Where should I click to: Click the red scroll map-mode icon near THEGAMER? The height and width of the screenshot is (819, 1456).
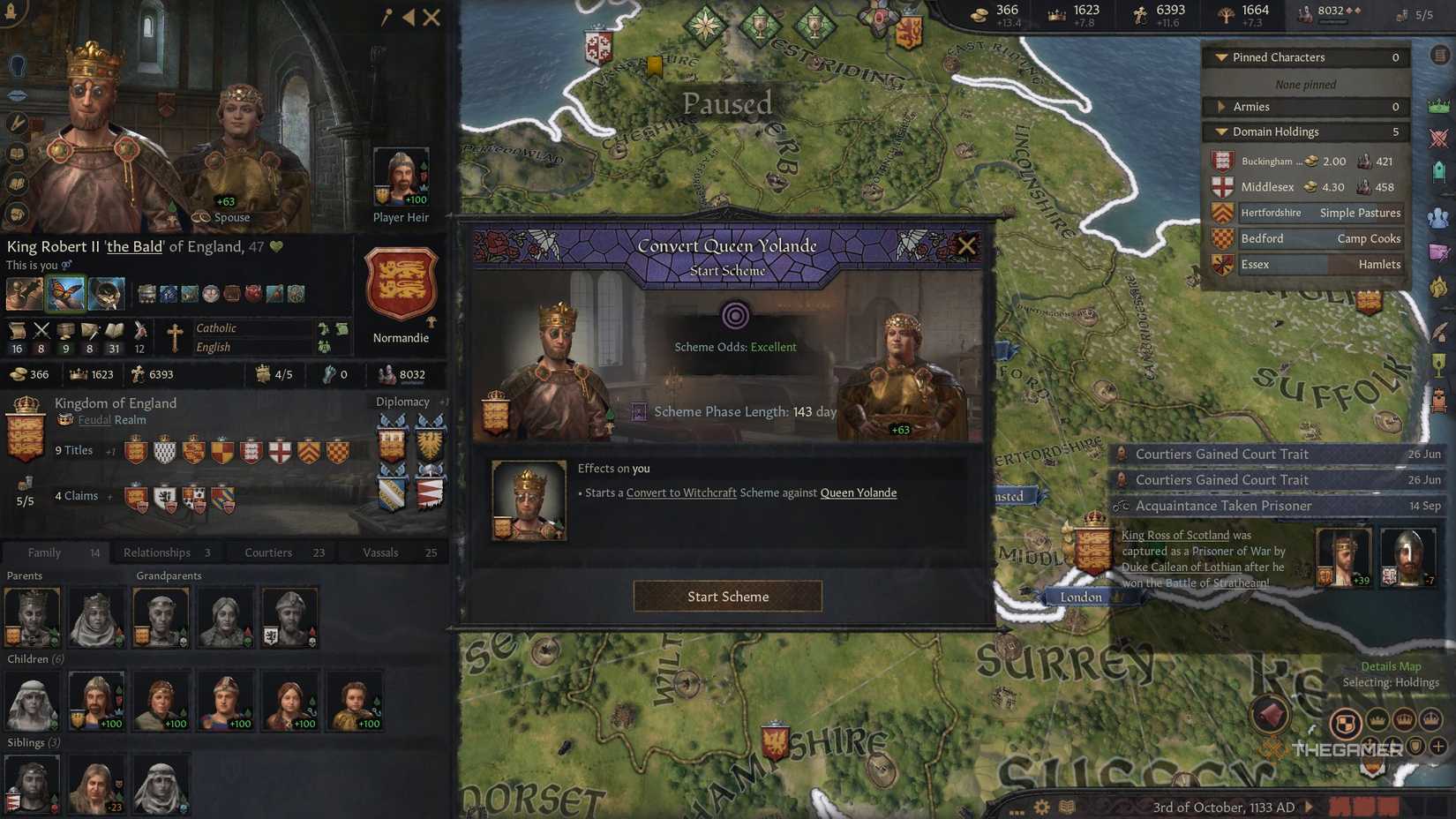(x=1271, y=715)
